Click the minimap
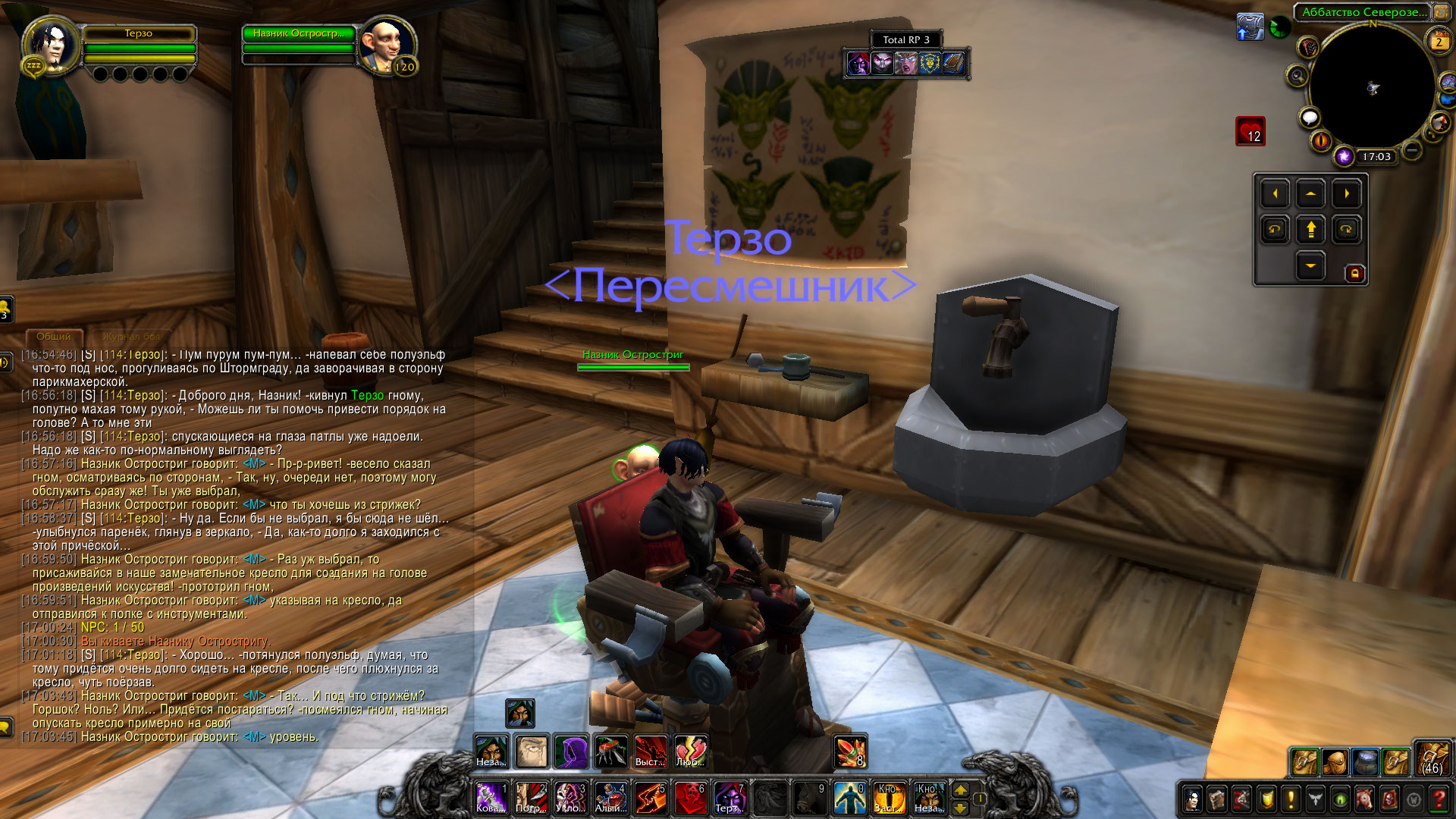The height and width of the screenshot is (819, 1456). coord(1372,87)
